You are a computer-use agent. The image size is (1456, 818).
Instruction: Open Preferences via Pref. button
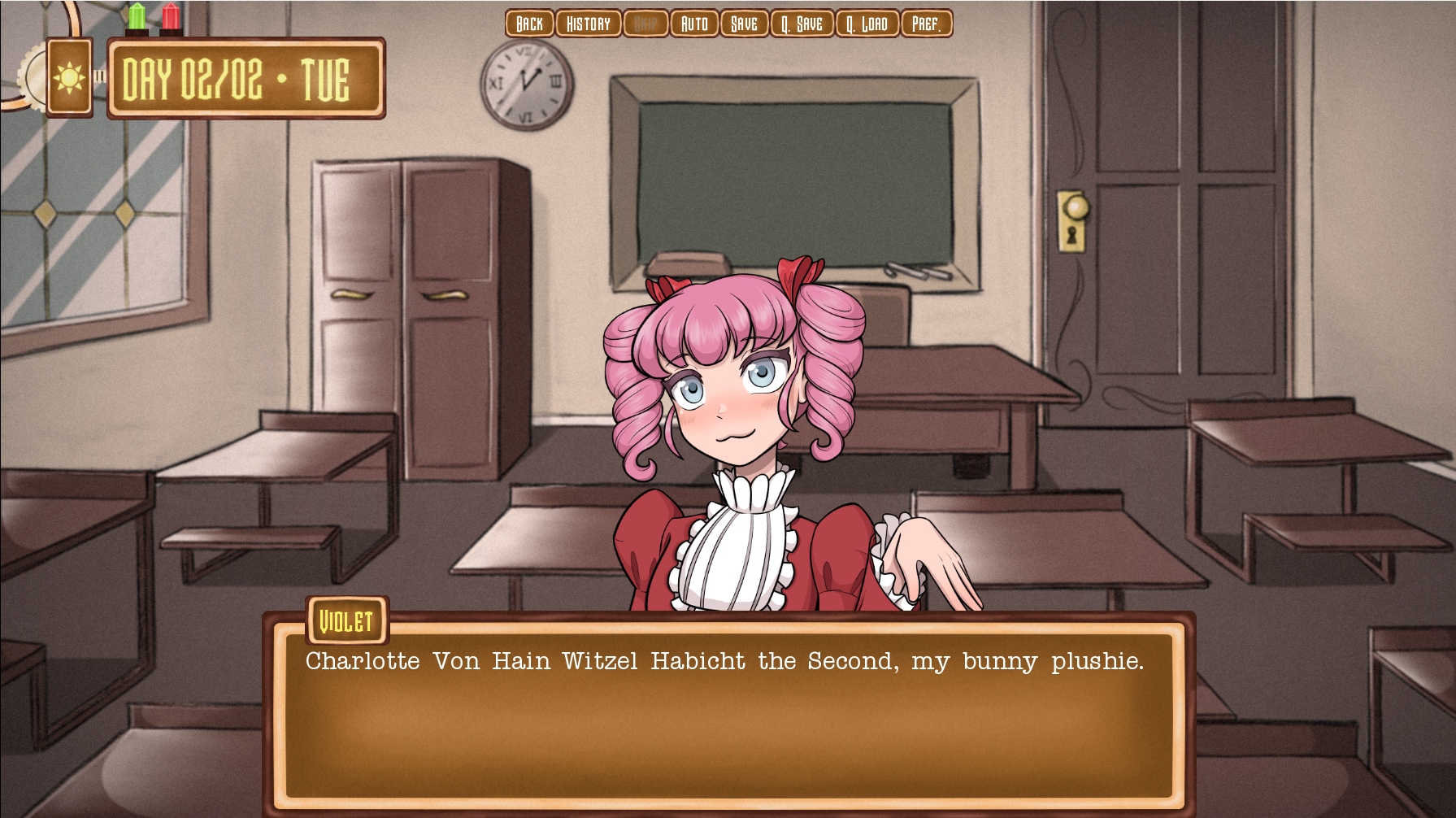pos(926,24)
